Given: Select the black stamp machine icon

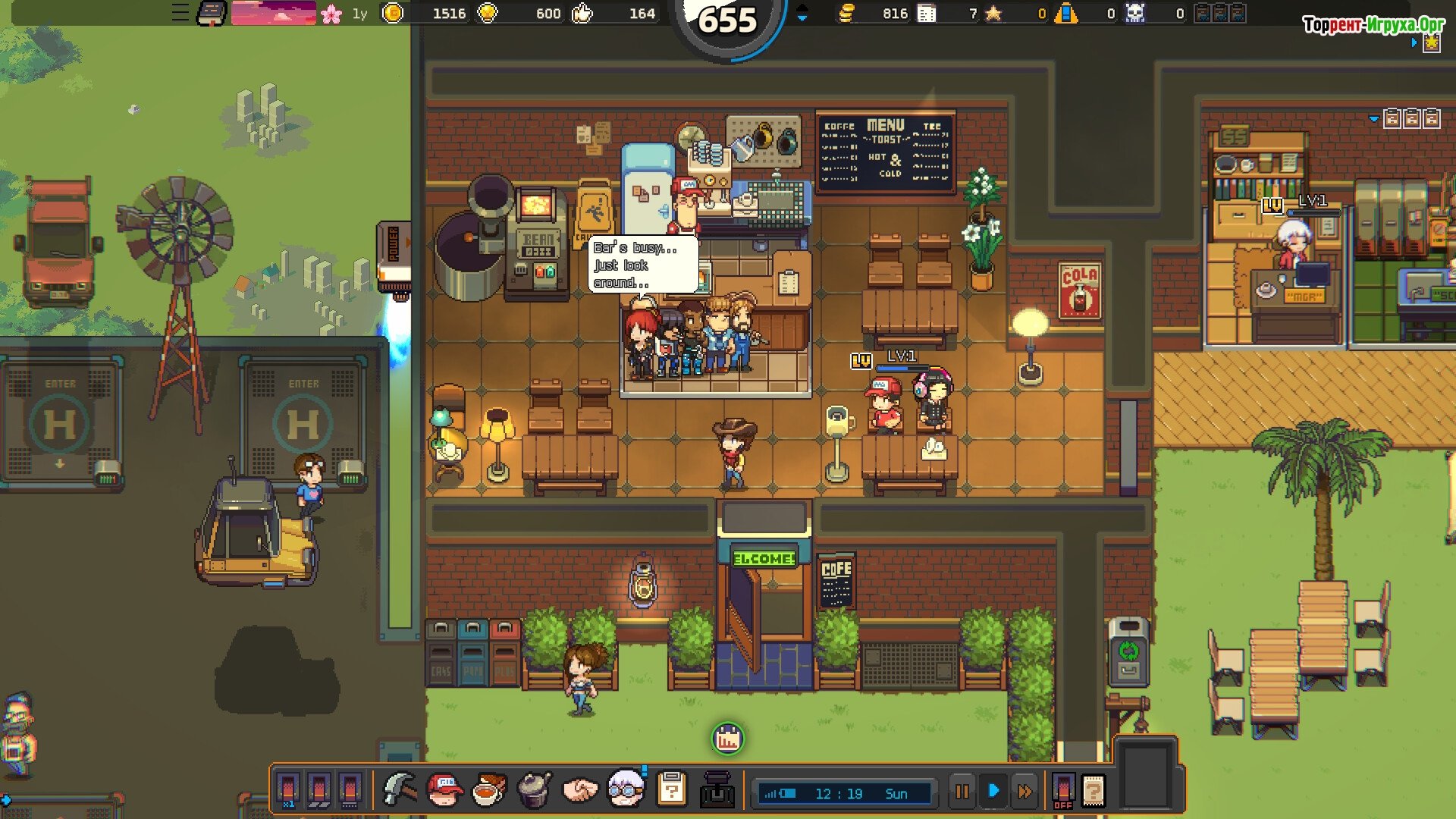Looking at the screenshot, I should [717, 791].
